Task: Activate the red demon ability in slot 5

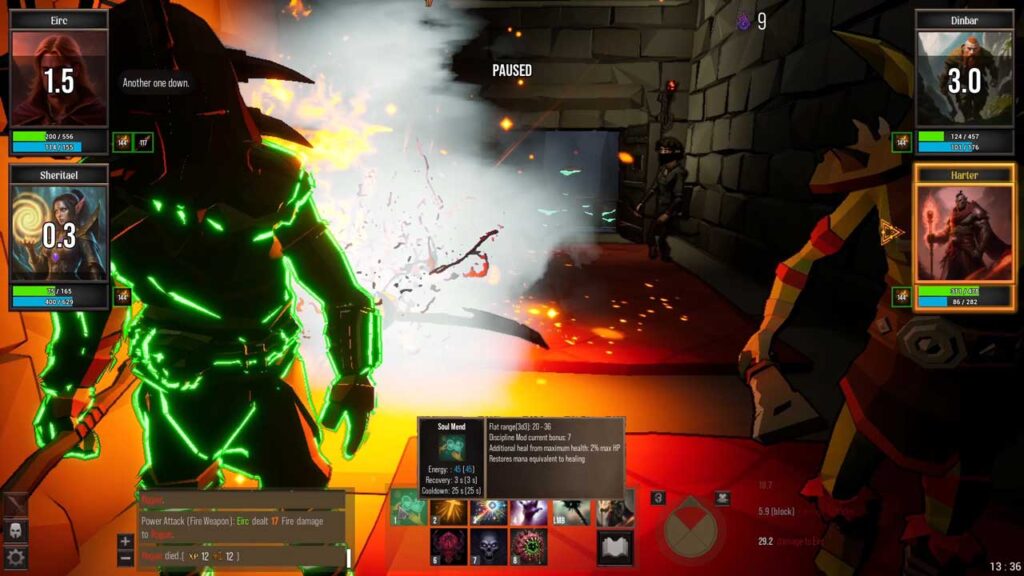Action: [449, 547]
